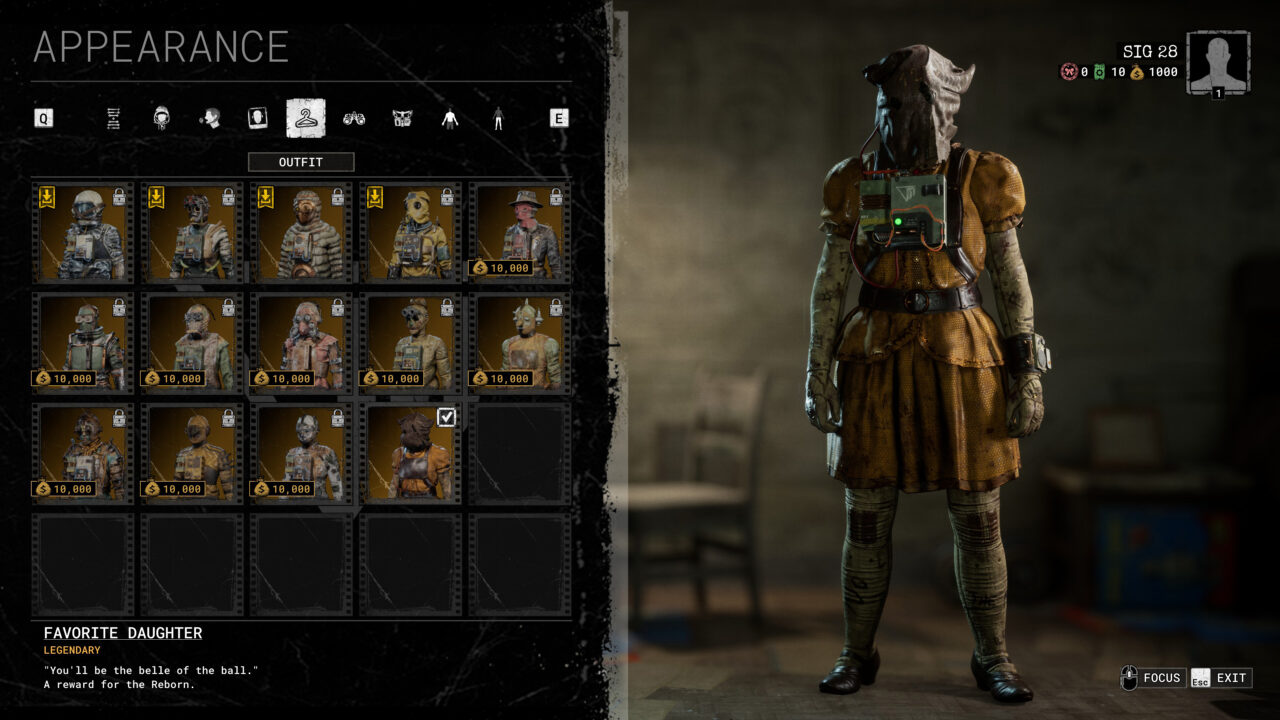
Task: Switch to the hooded head tab
Action: pyautogui.click(x=161, y=119)
